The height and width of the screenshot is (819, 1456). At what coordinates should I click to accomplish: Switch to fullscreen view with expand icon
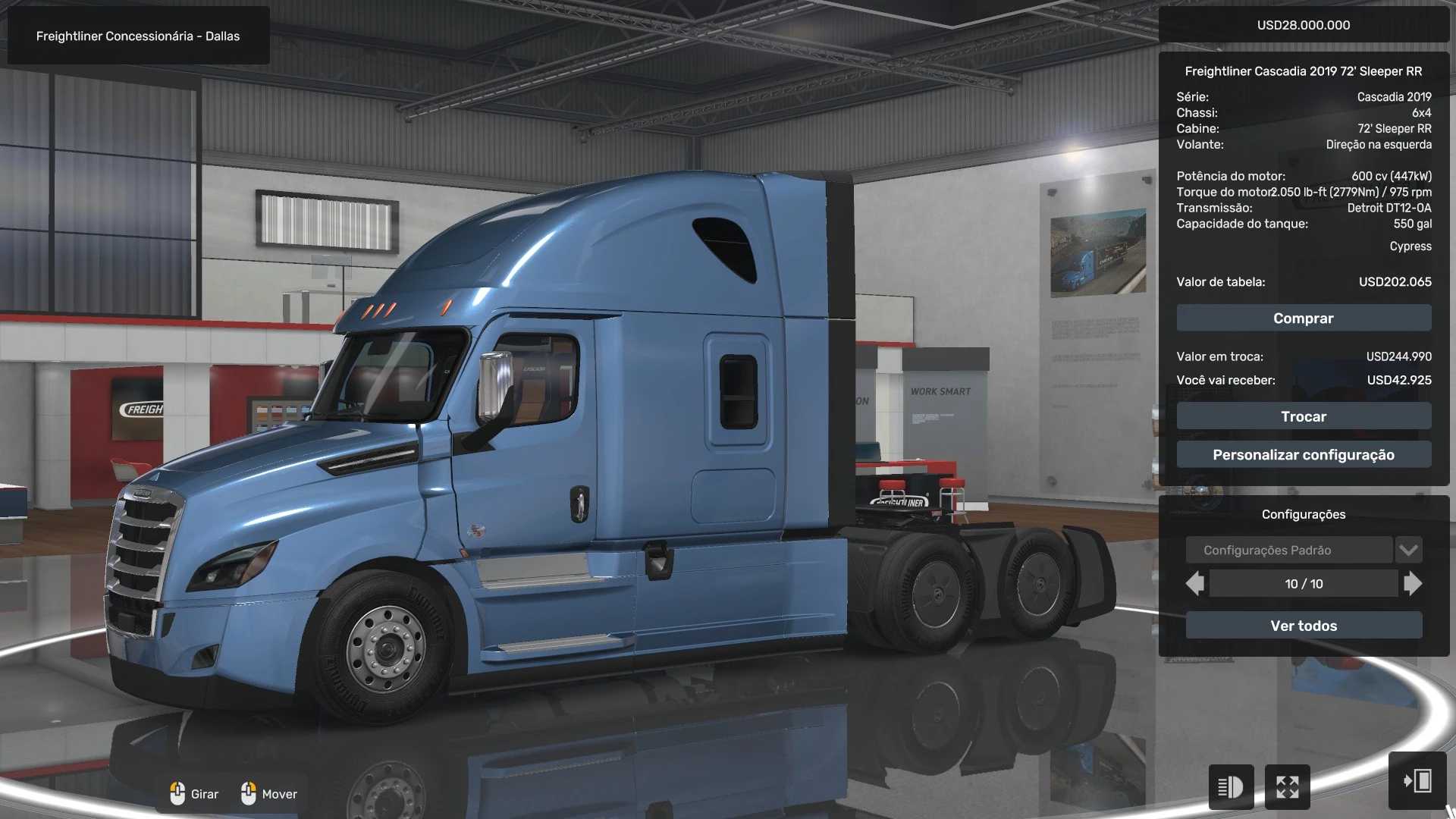coord(1287,787)
